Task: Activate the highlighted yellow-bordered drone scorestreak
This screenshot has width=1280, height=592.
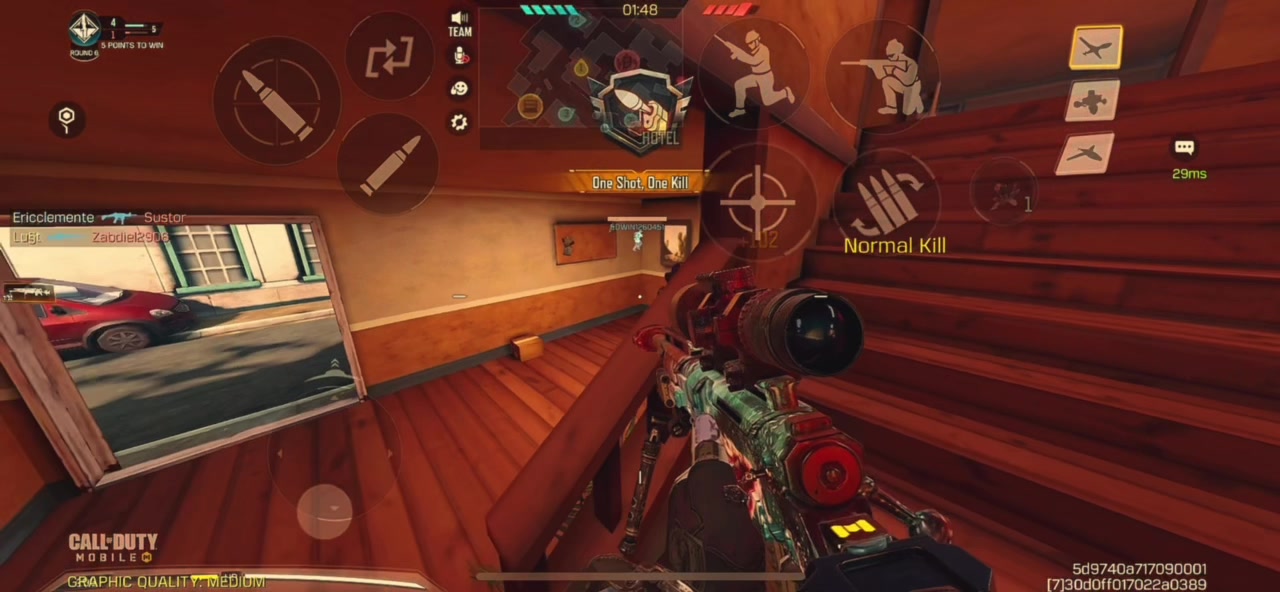Action: (x=1095, y=47)
